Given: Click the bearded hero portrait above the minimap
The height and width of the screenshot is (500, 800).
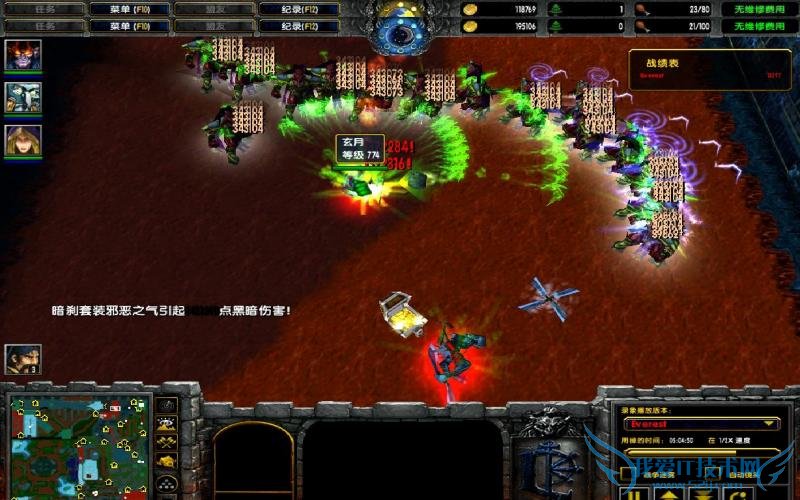Looking at the screenshot, I should 23,359.
